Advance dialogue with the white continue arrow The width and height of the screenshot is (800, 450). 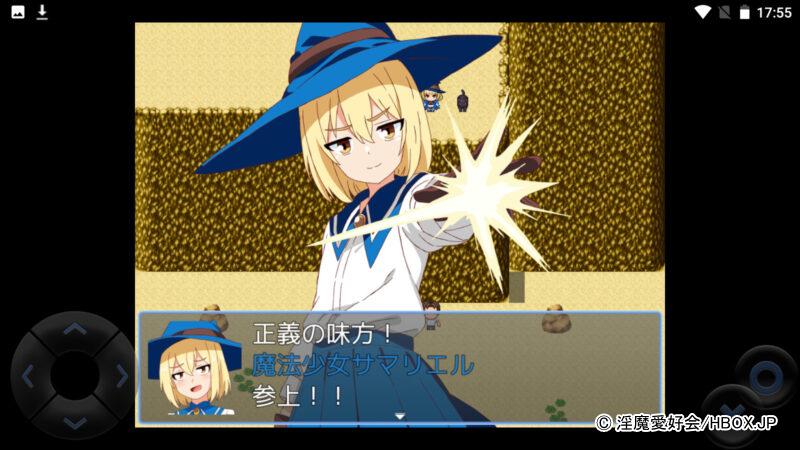pos(399,416)
